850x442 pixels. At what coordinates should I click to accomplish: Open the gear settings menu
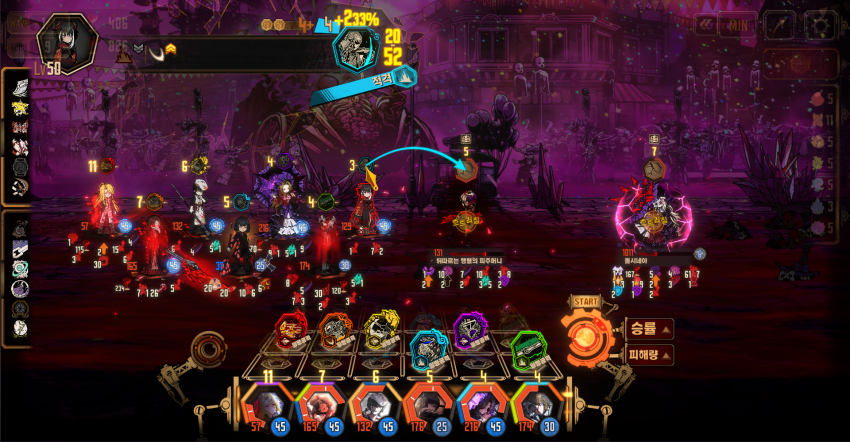point(822,26)
